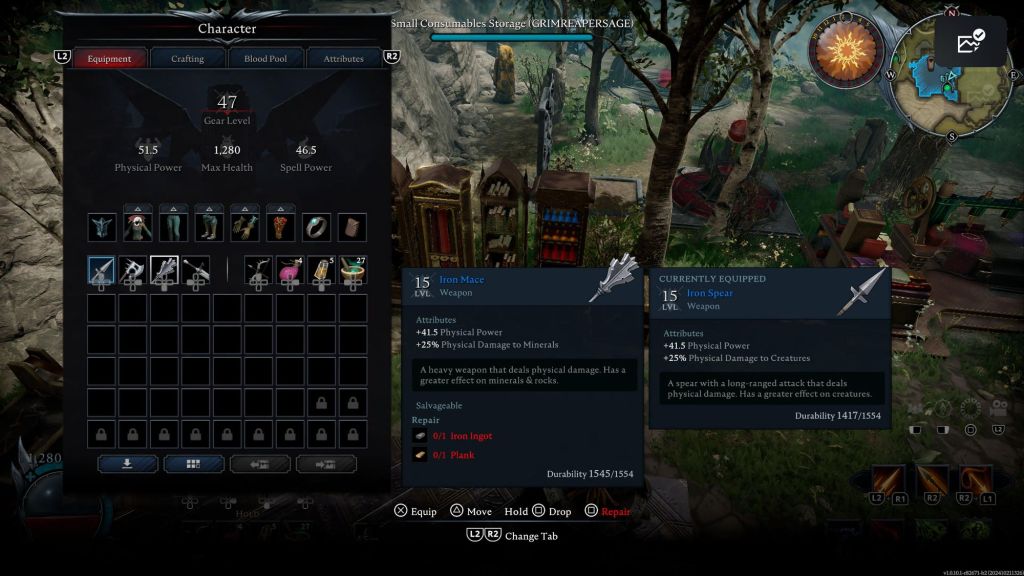The image size is (1024, 576).
Task: Click the grid sort inventory button
Action: tap(193, 464)
